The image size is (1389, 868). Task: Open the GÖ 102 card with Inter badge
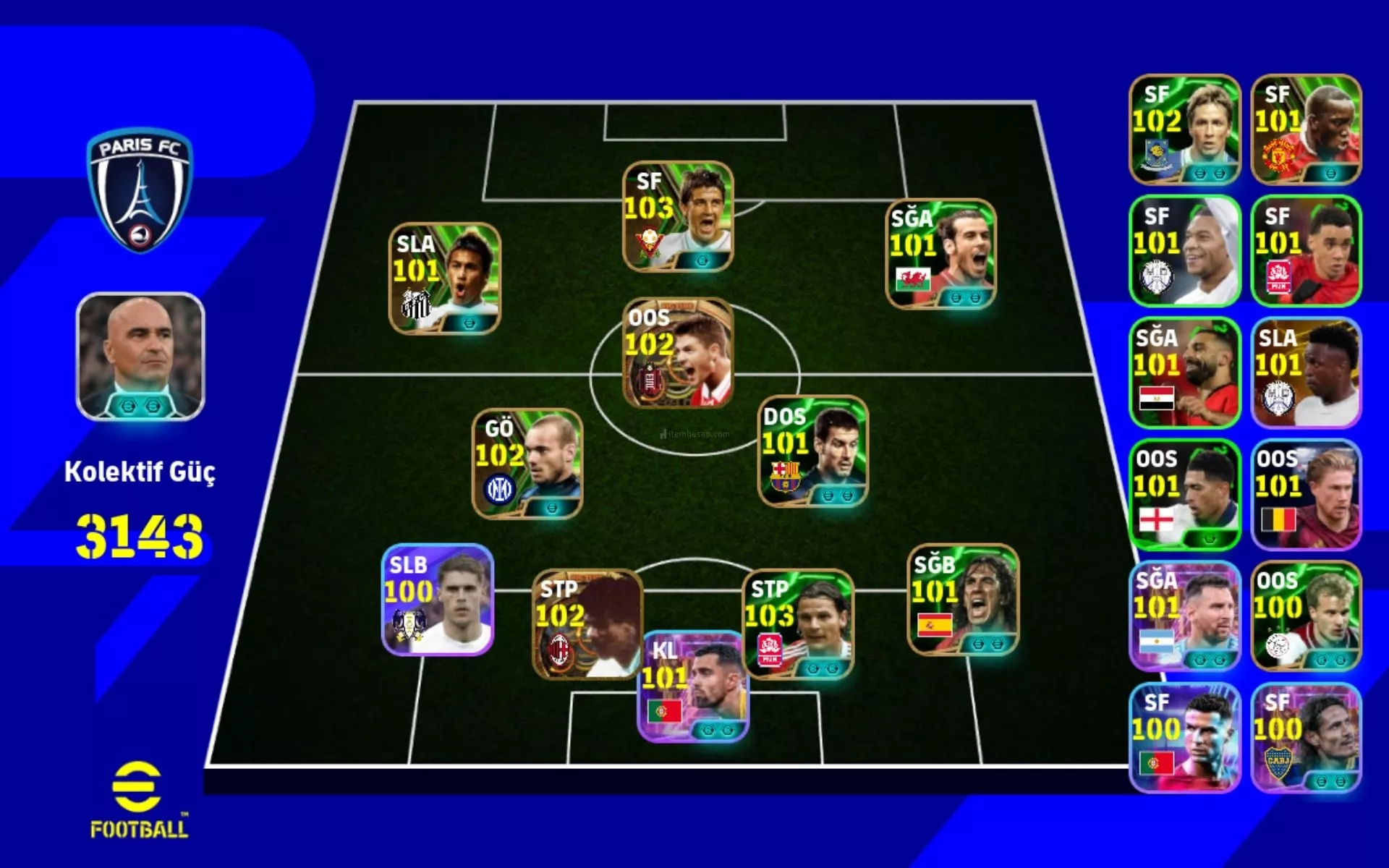[527, 464]
